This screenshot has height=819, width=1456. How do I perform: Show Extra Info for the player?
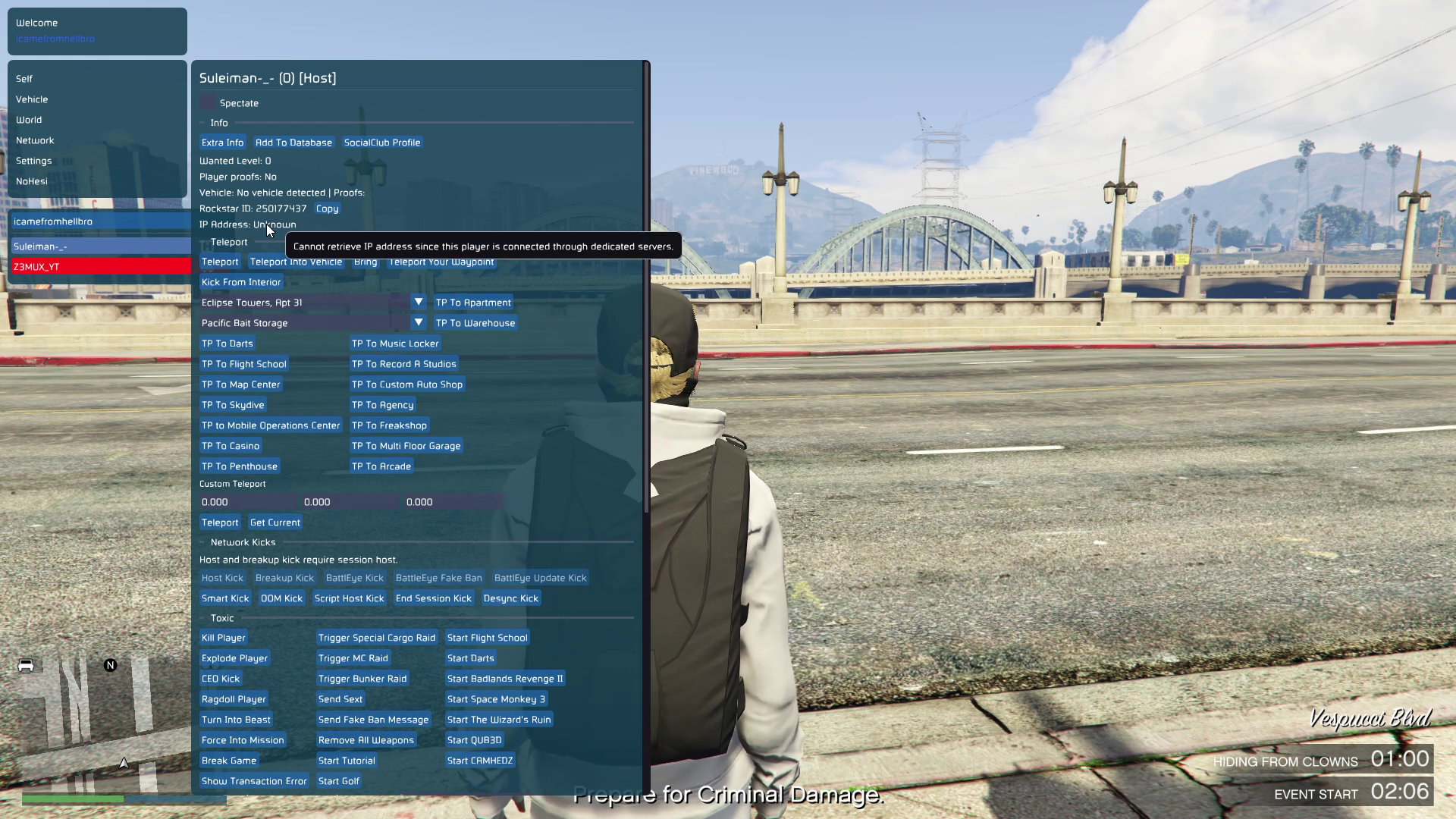tap(222, 143)
